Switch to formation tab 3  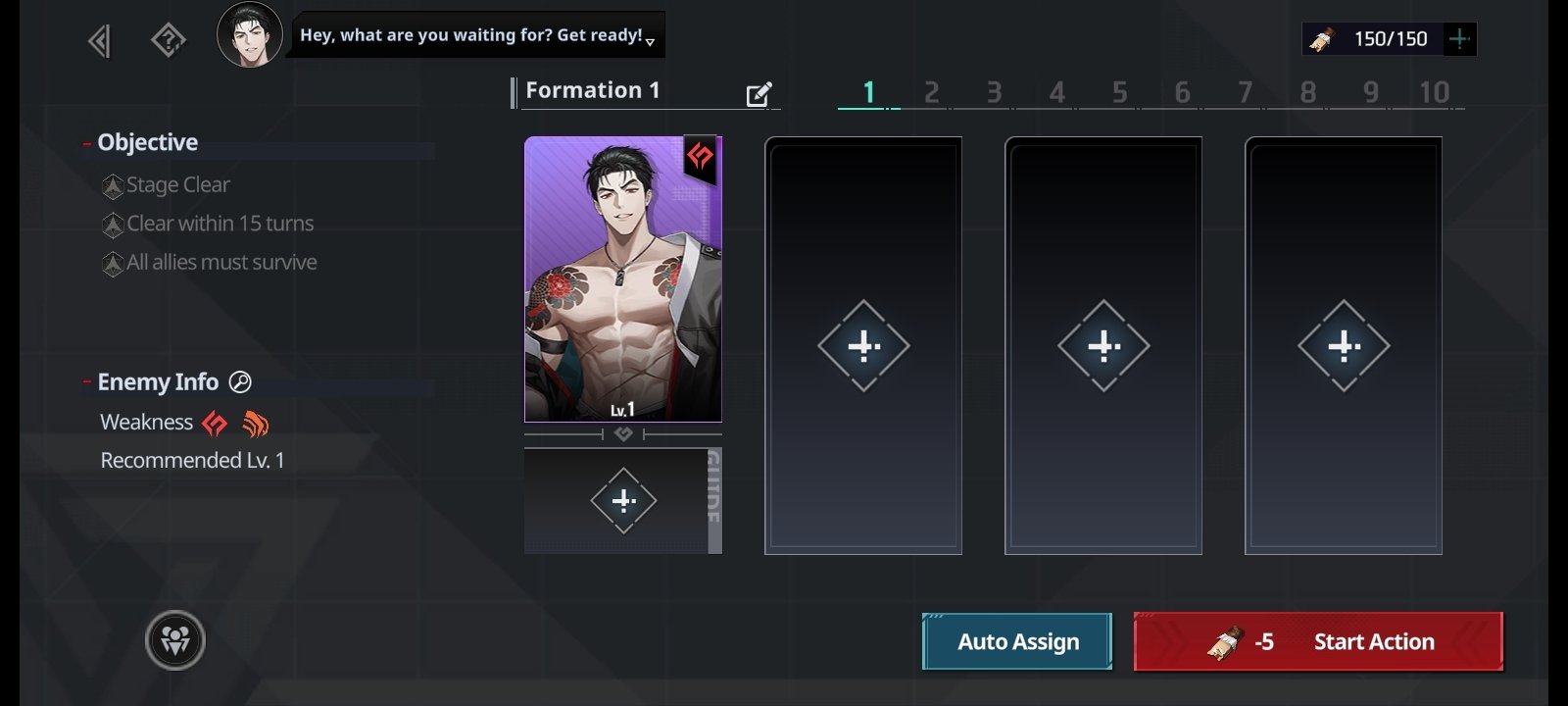pos(994,92)
